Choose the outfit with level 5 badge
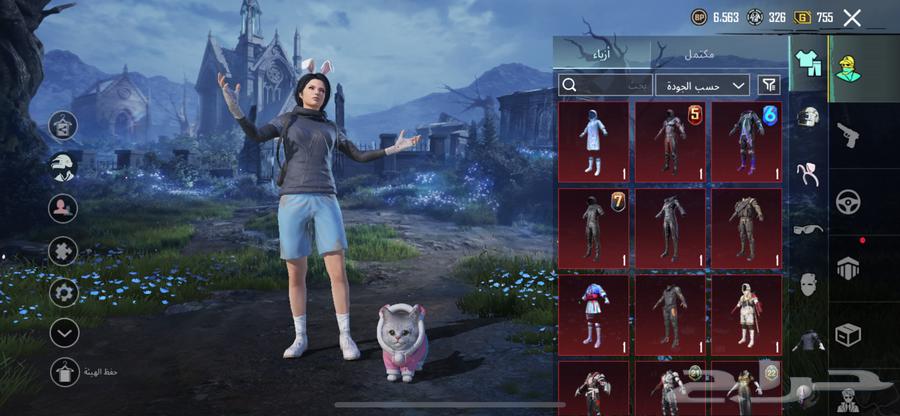 [670, 141]
